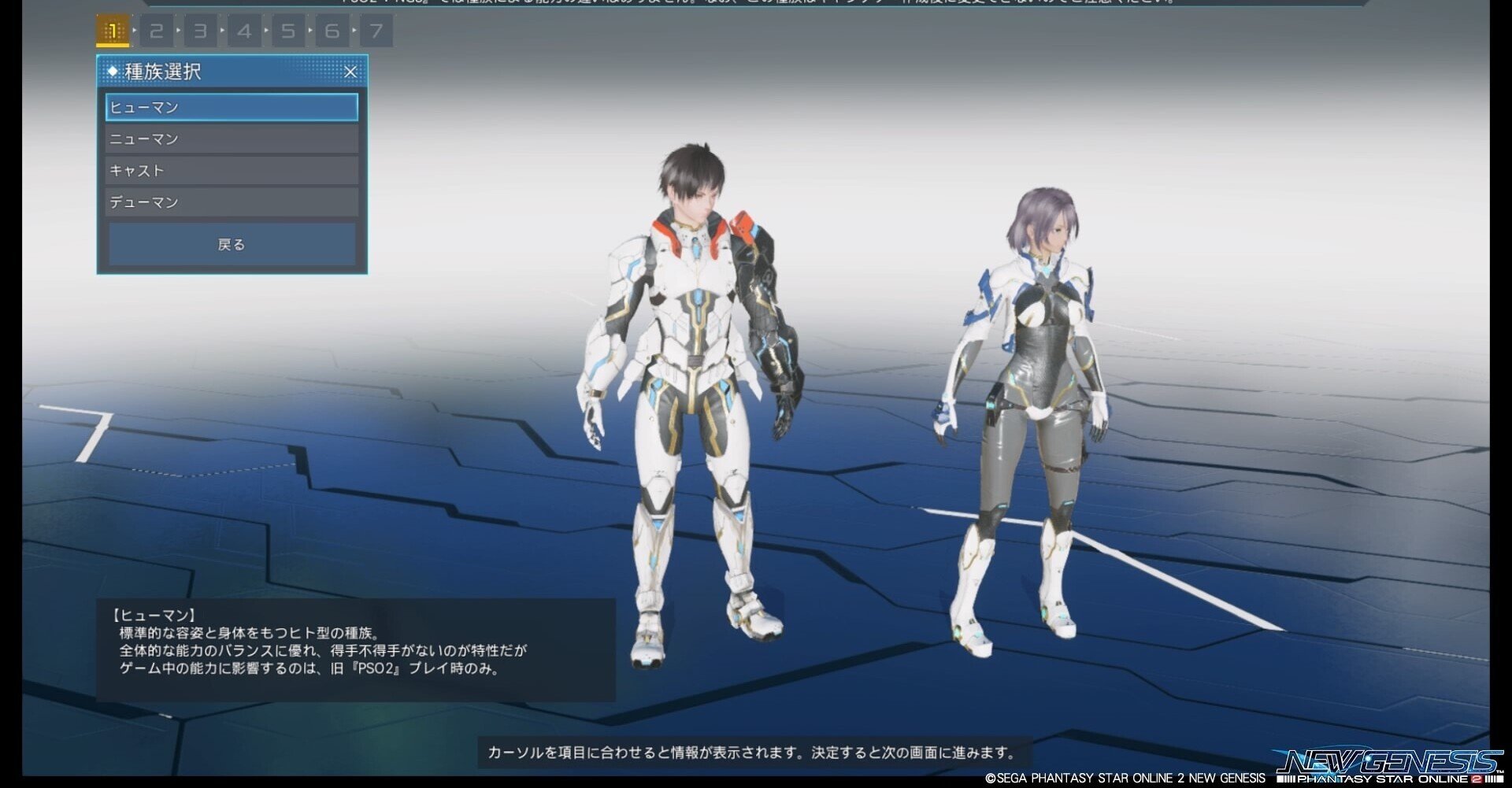Select the ヒューマン race option
The width and height of the screenshot is (1512, 788).
click(232, 107)
